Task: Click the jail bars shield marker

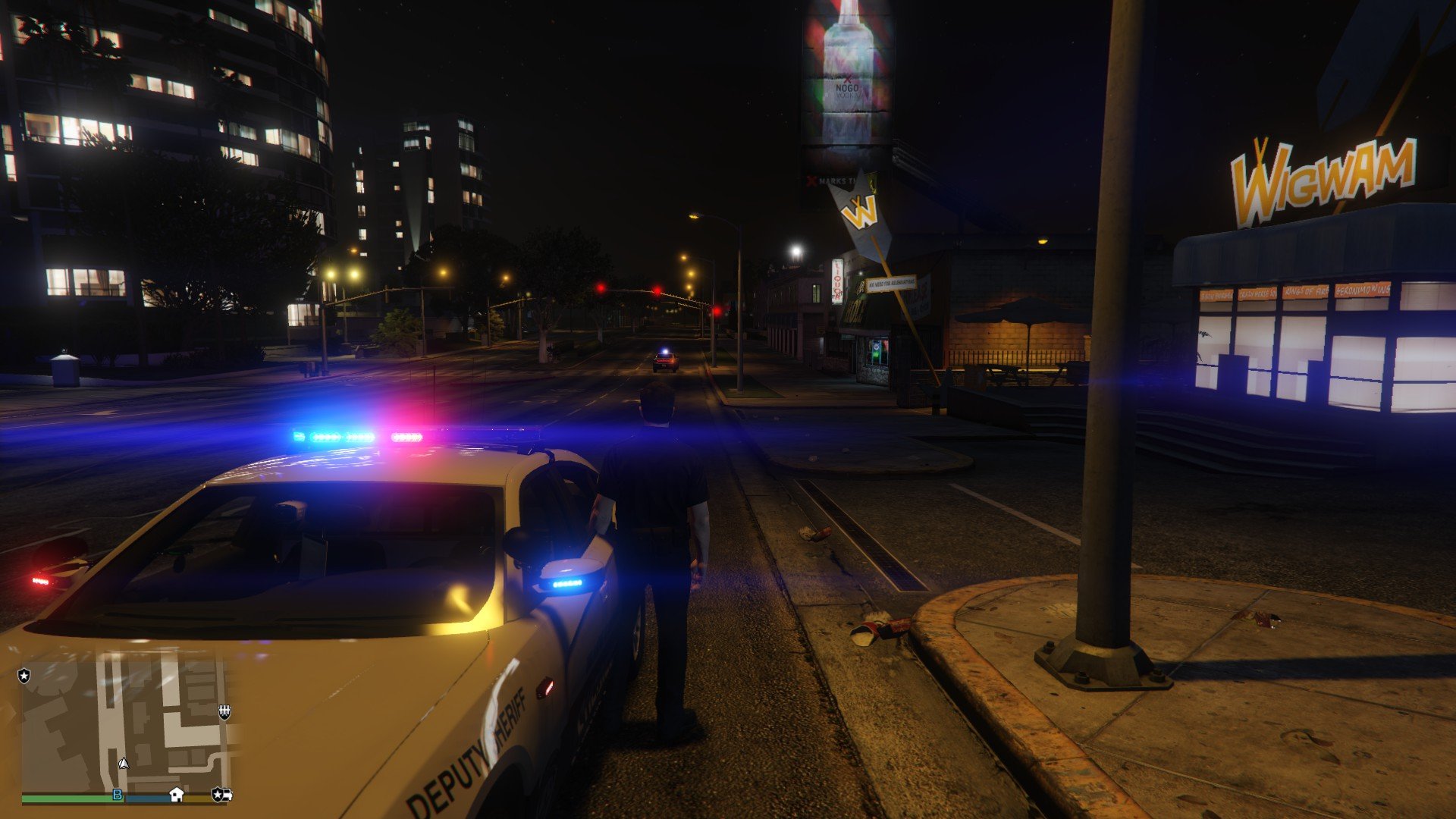Action: point(224,711)
